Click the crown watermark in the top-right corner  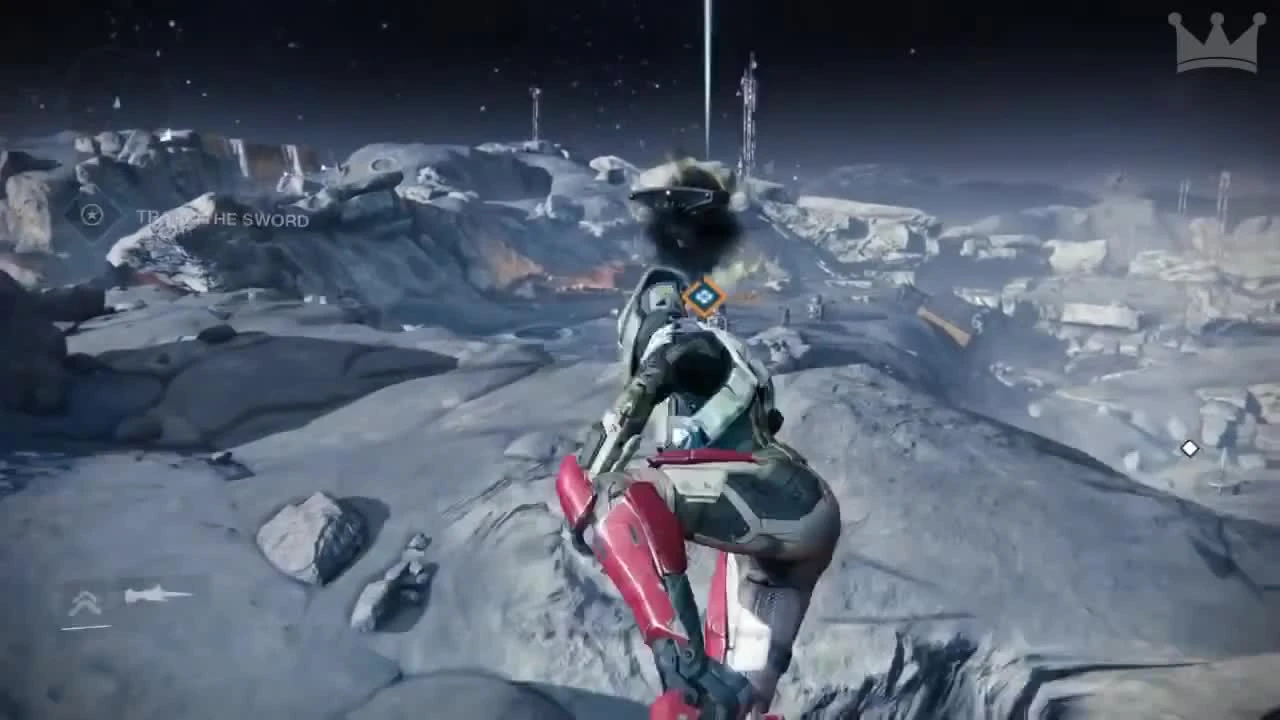pos(1215,43)
